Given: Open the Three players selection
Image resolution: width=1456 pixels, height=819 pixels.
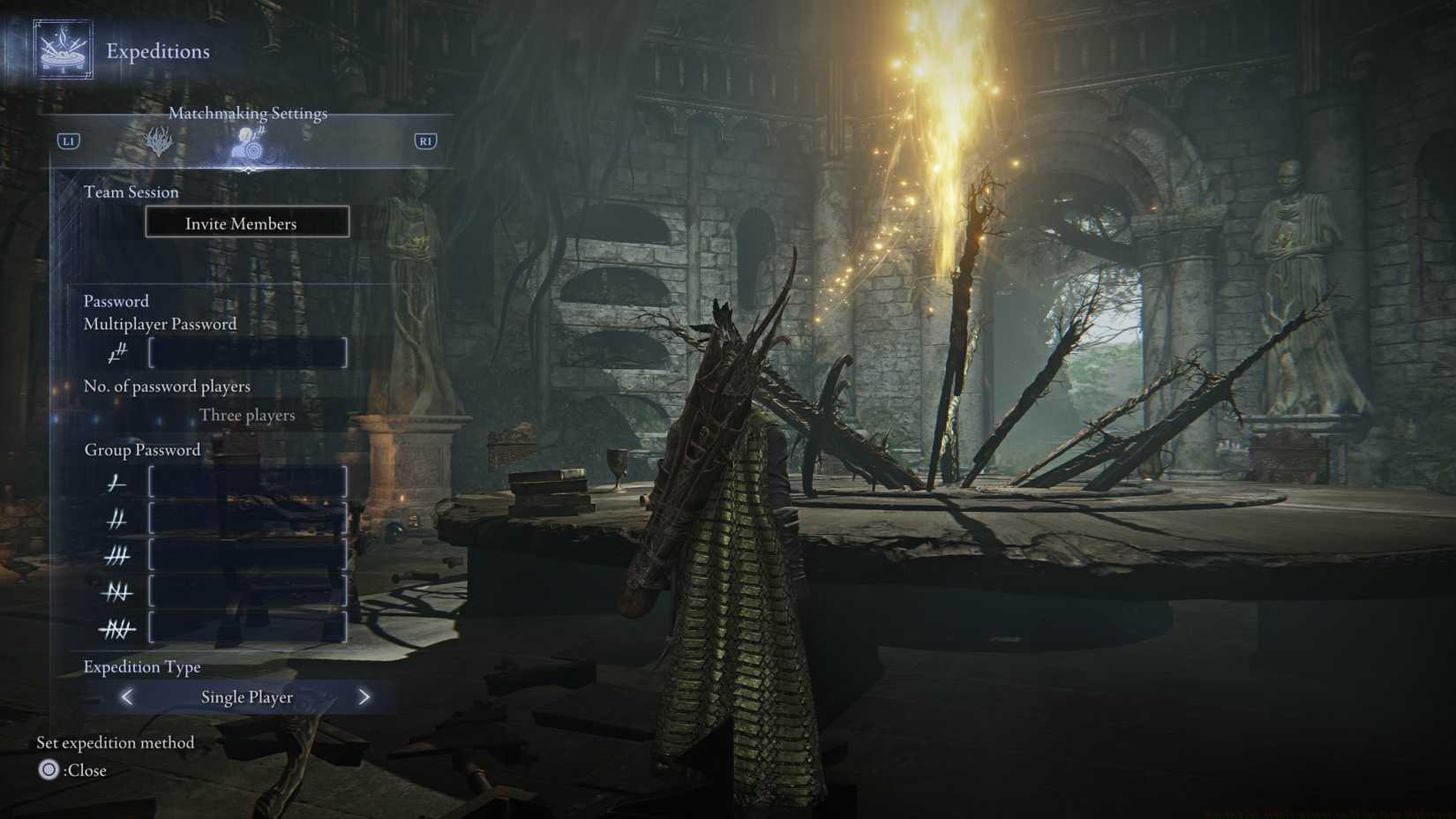Looking at the screenshot, I should click(x=247, y=415).
